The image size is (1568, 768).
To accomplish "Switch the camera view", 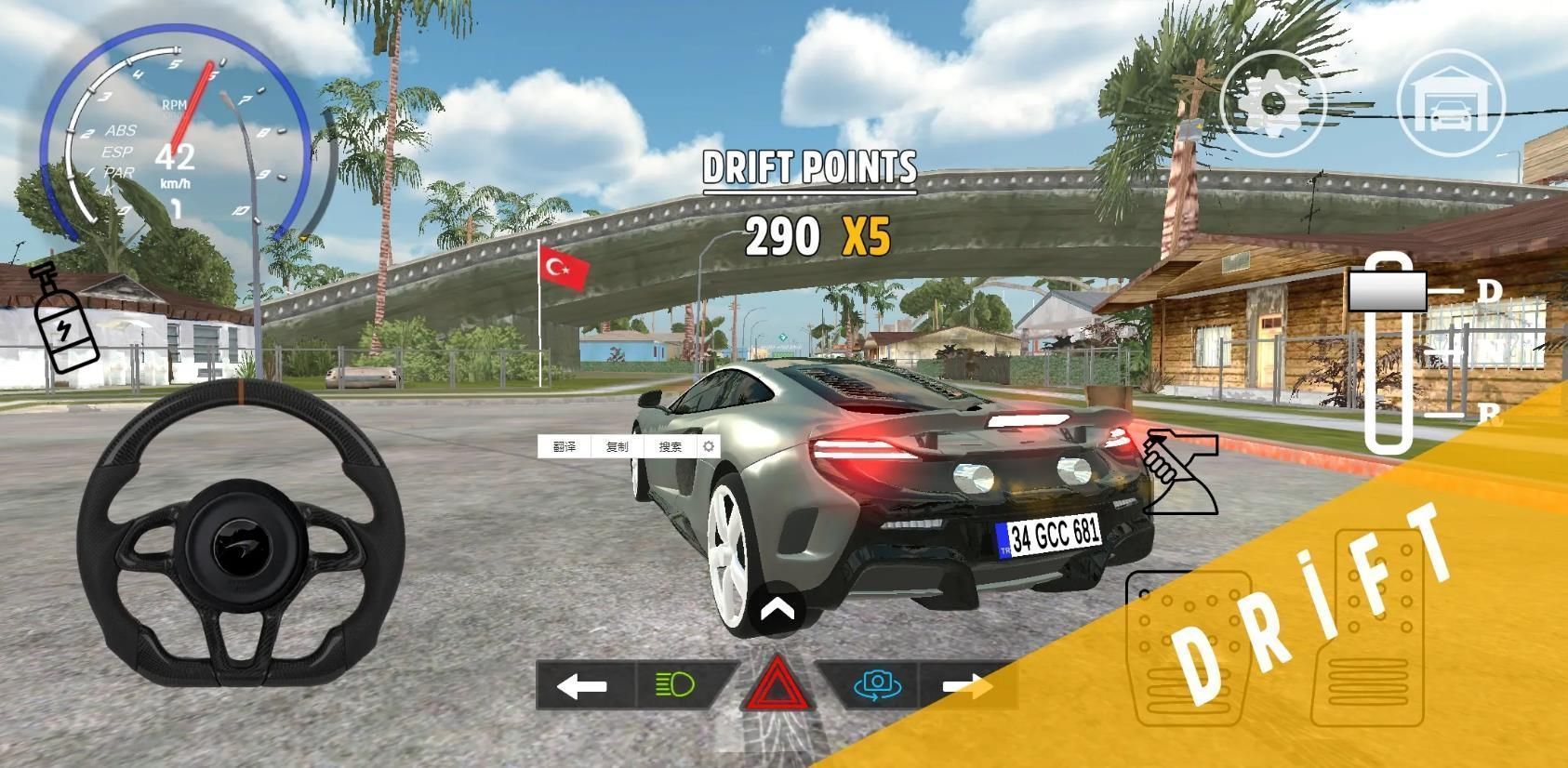I will pyautogui.click(x=876, y=686).
